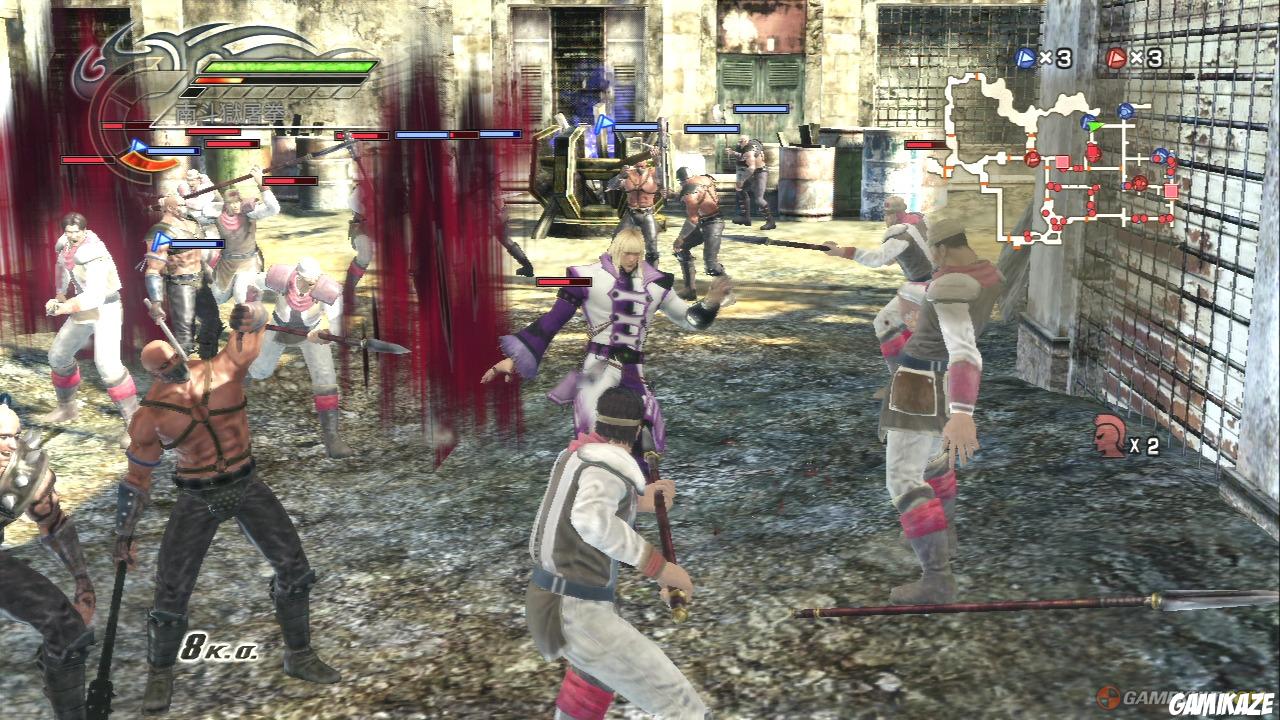1280x720 pixels.
Task: Click the blue flag counter icon
Action: point(1023,57)
